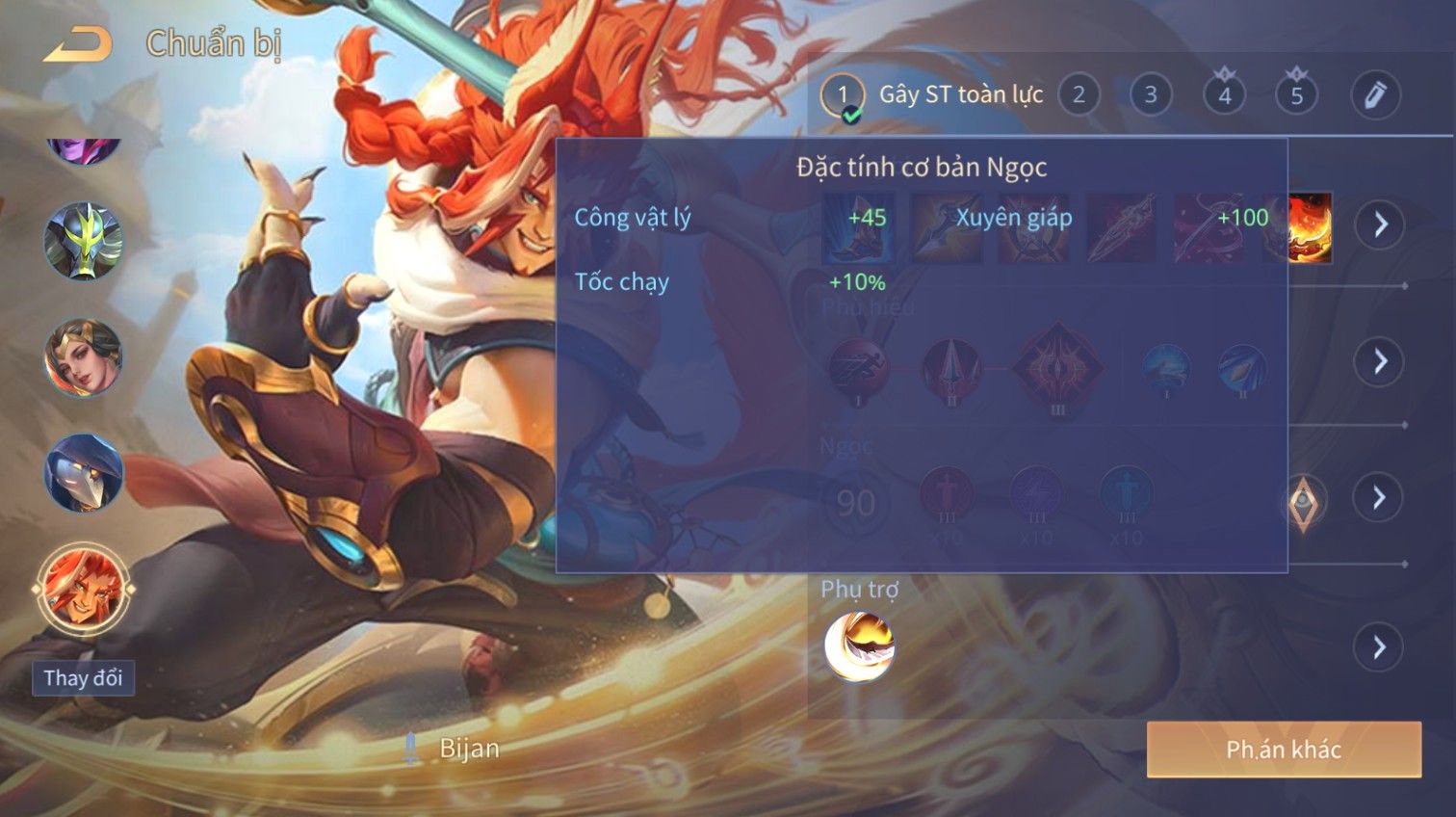The width and height of the screenshot is (1456, 817).
Task: Expand the Phụ trợ support row arrow
Action: [1380, 646]
